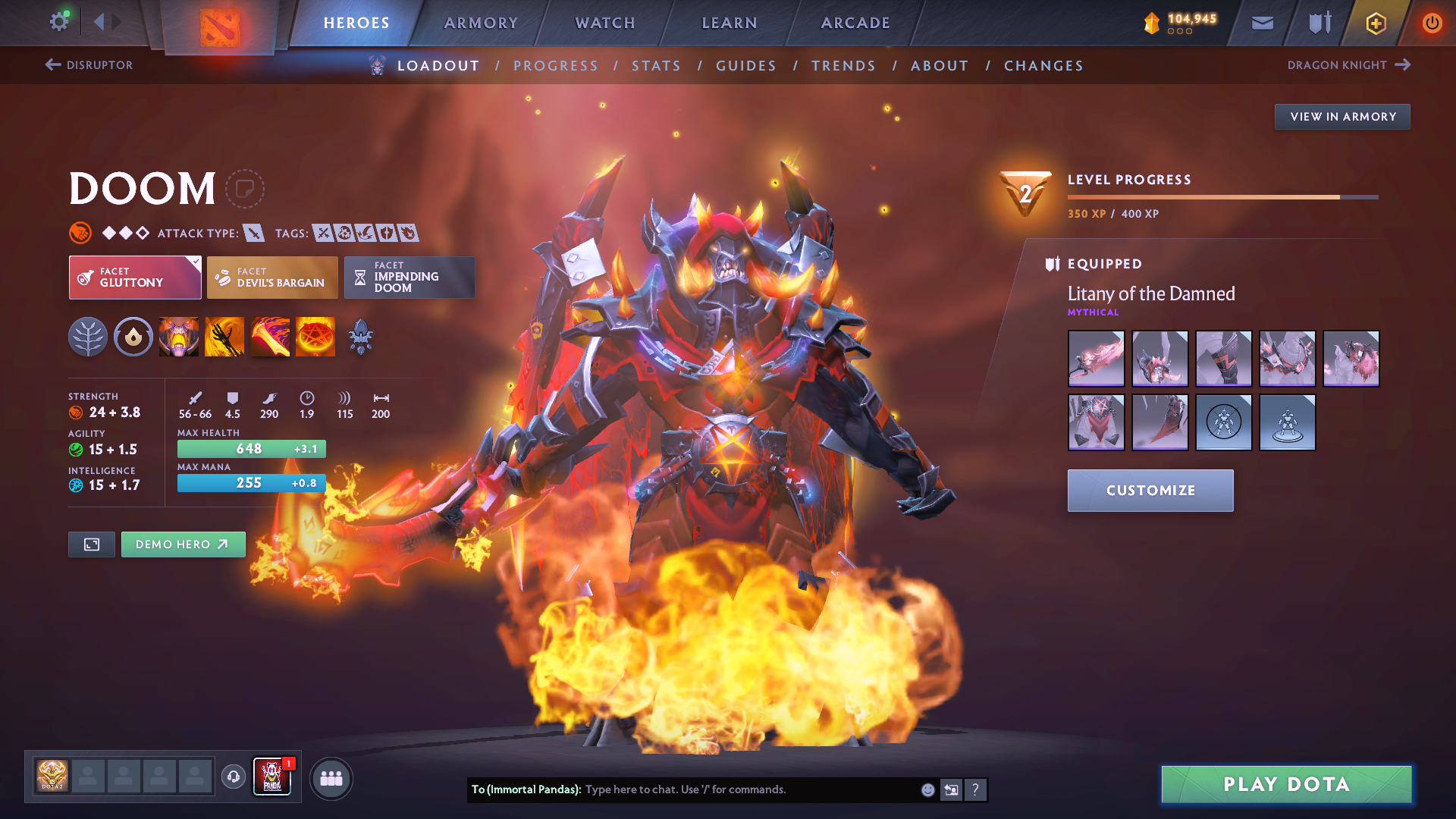Go to previous hero Disruptor
This screenshot has height=819, width=1456.
(x=89, y=65)
